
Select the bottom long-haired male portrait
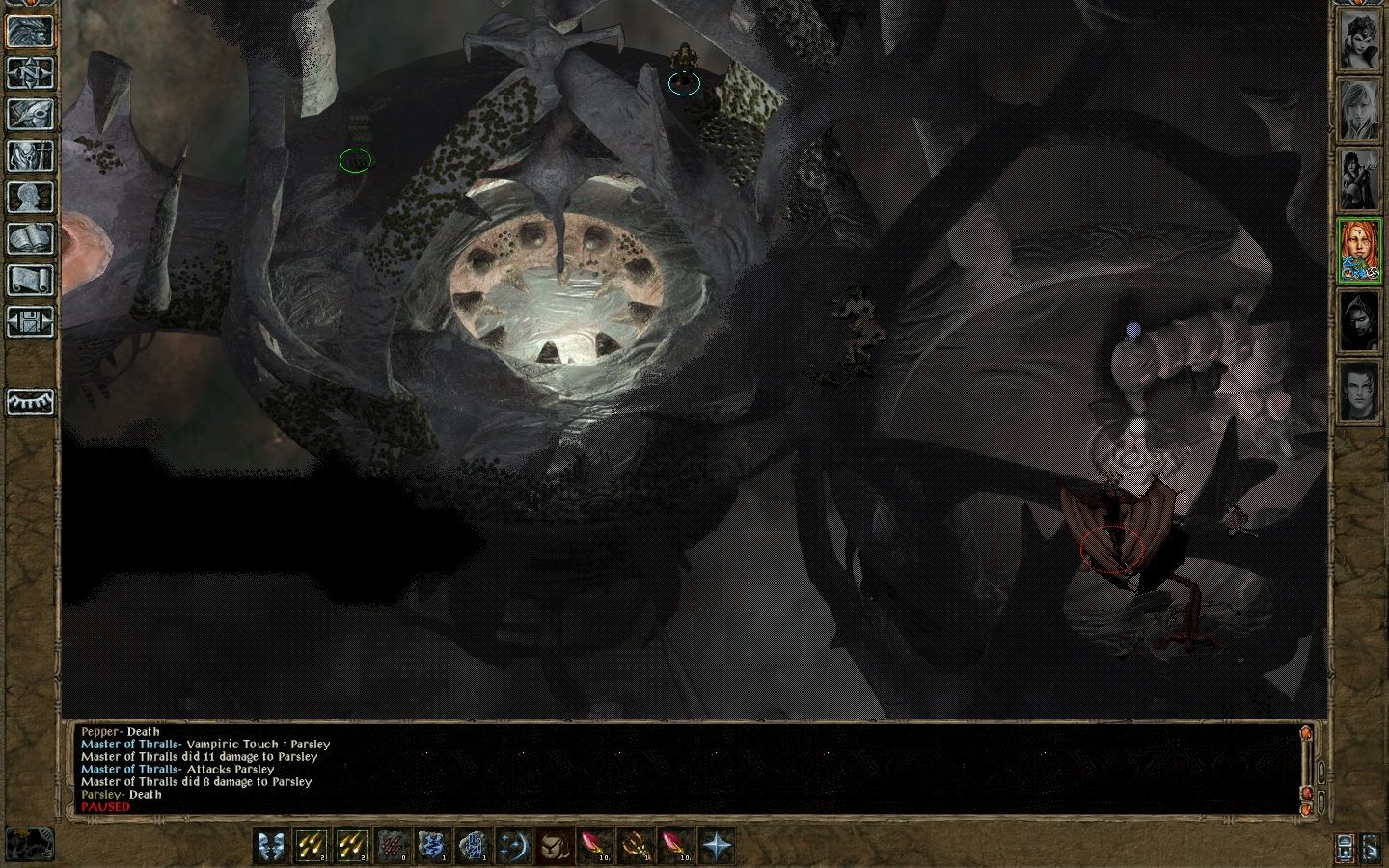pos(1358,393)
